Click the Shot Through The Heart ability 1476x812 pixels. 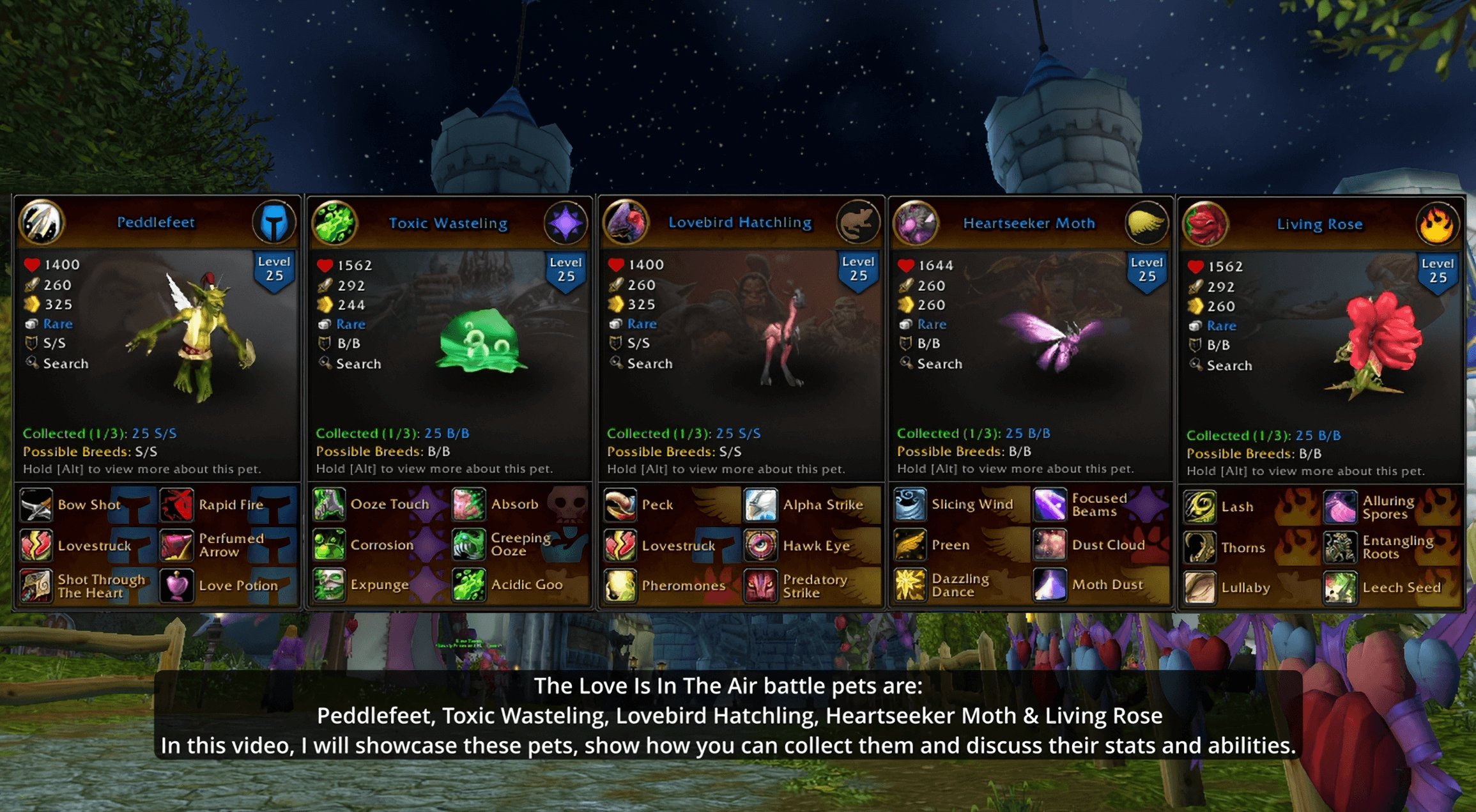36,586
